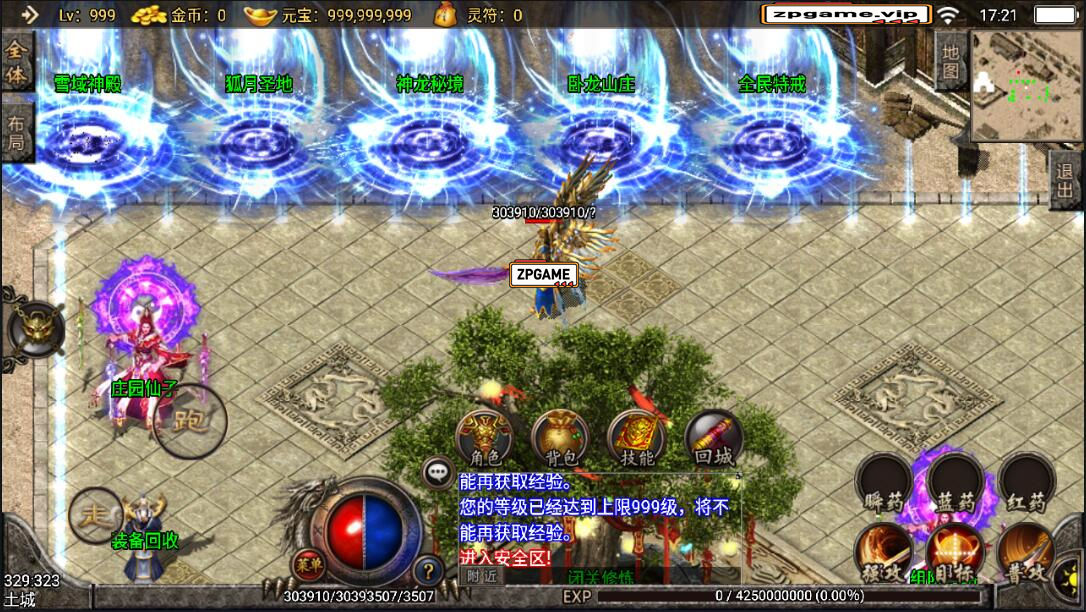Activate the 强攻 strong attack skill
Viewport: 1086px width, 612px height.
point(883,553)
